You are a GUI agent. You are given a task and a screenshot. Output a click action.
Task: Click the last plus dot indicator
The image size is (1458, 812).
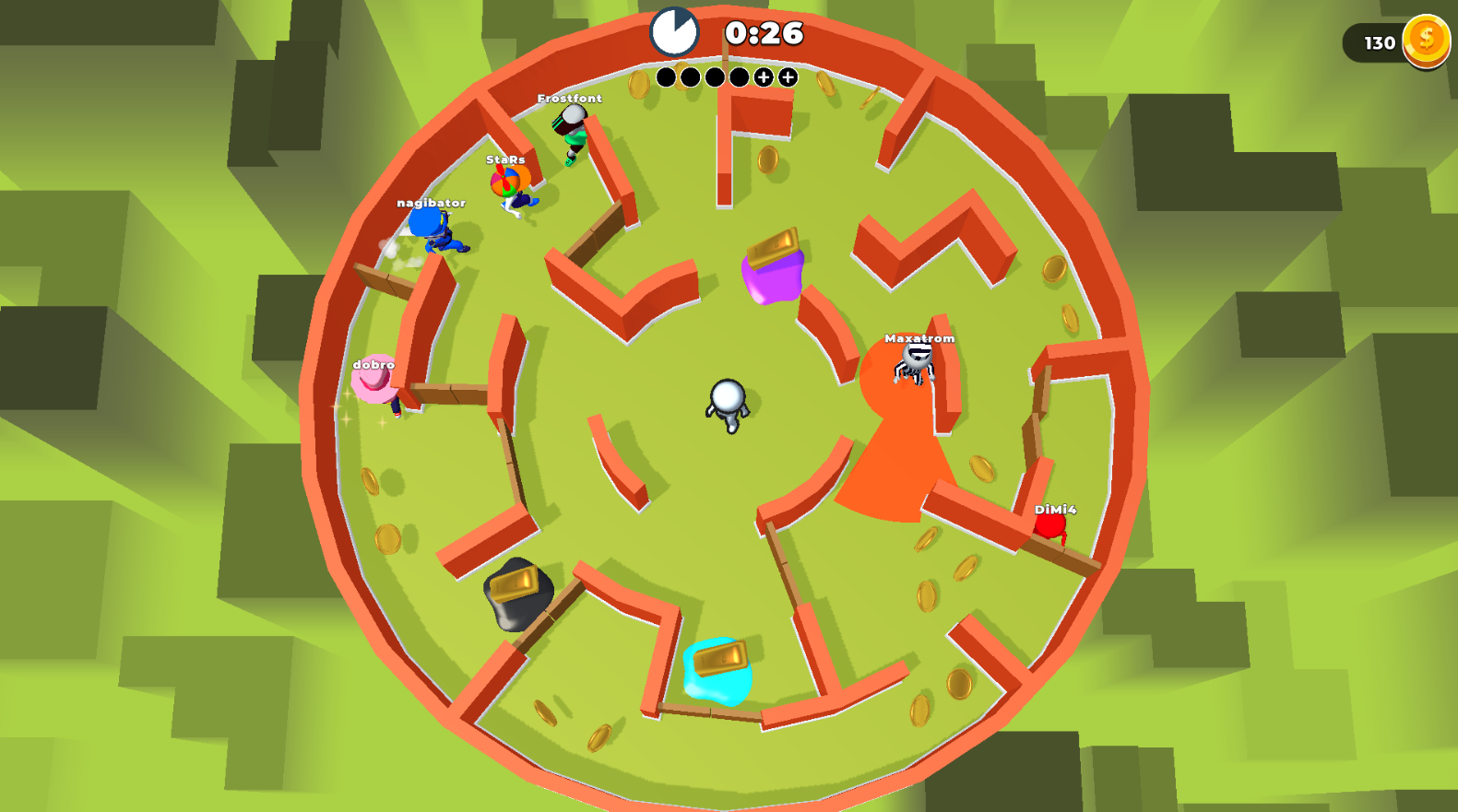click(786, 77)
